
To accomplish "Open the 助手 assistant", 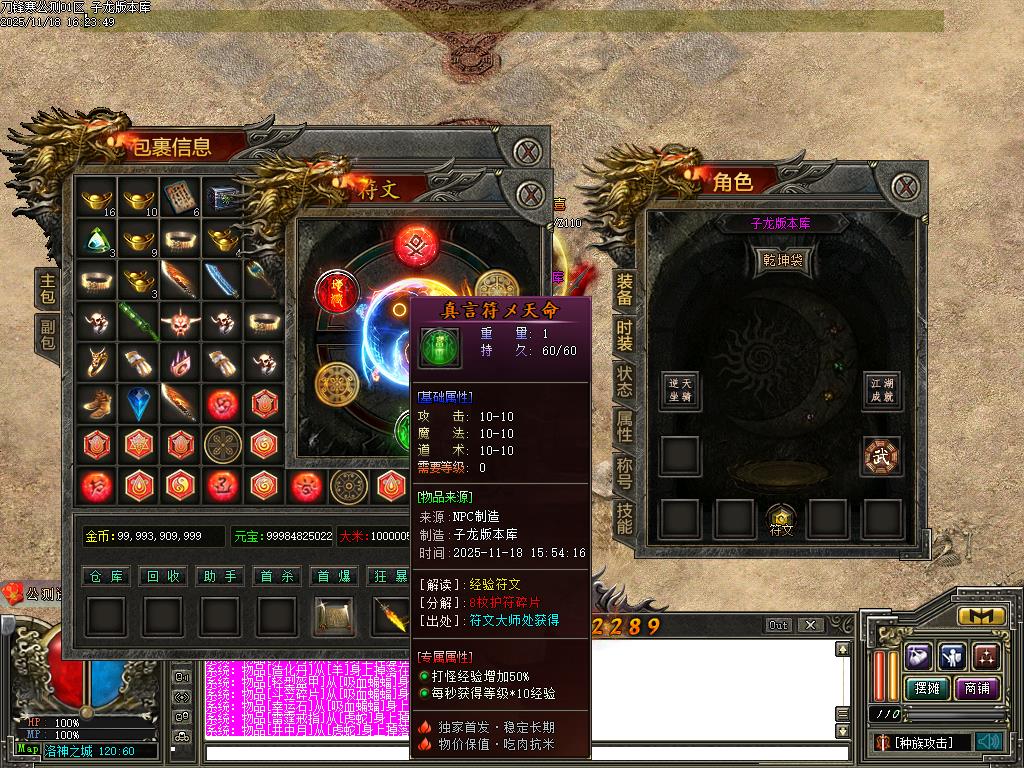I will (x=220, y=576).
